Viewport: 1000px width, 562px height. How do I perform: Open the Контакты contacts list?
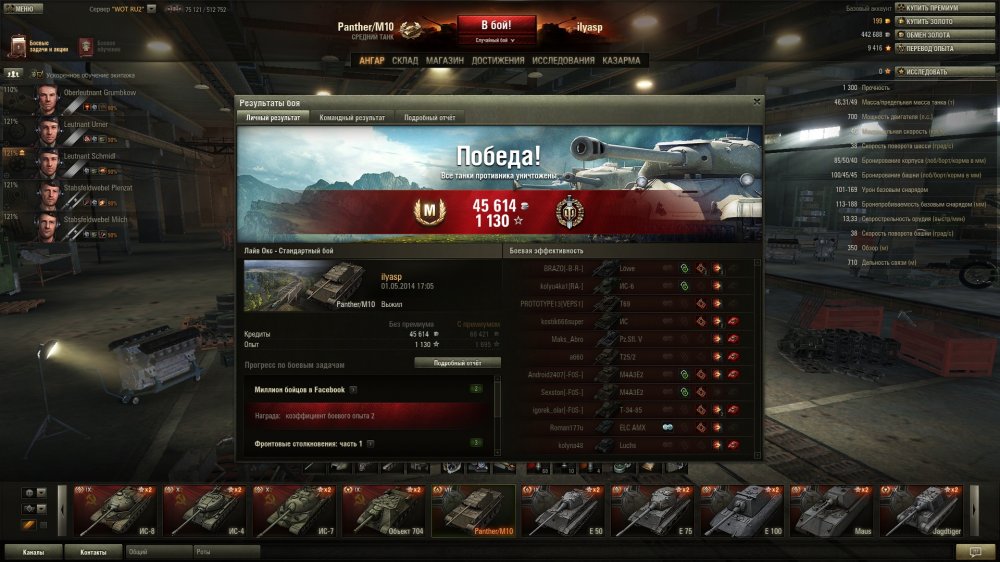click(x=93, y=551)
